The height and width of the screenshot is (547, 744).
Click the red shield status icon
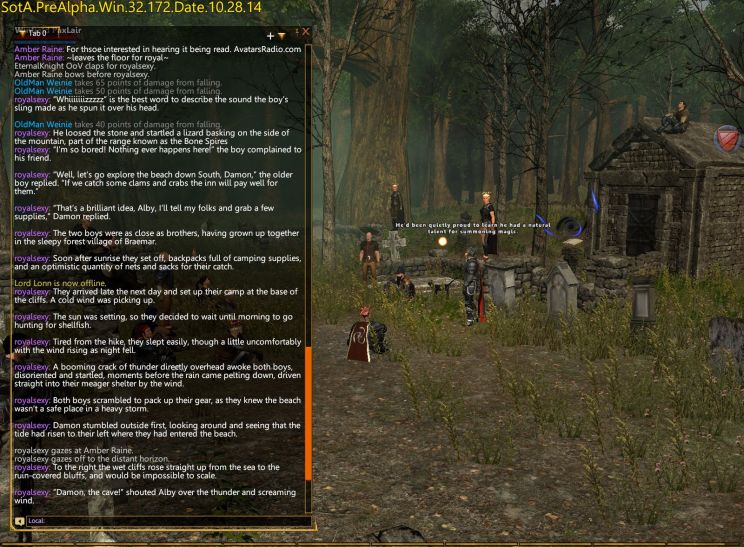pos(728,138)
